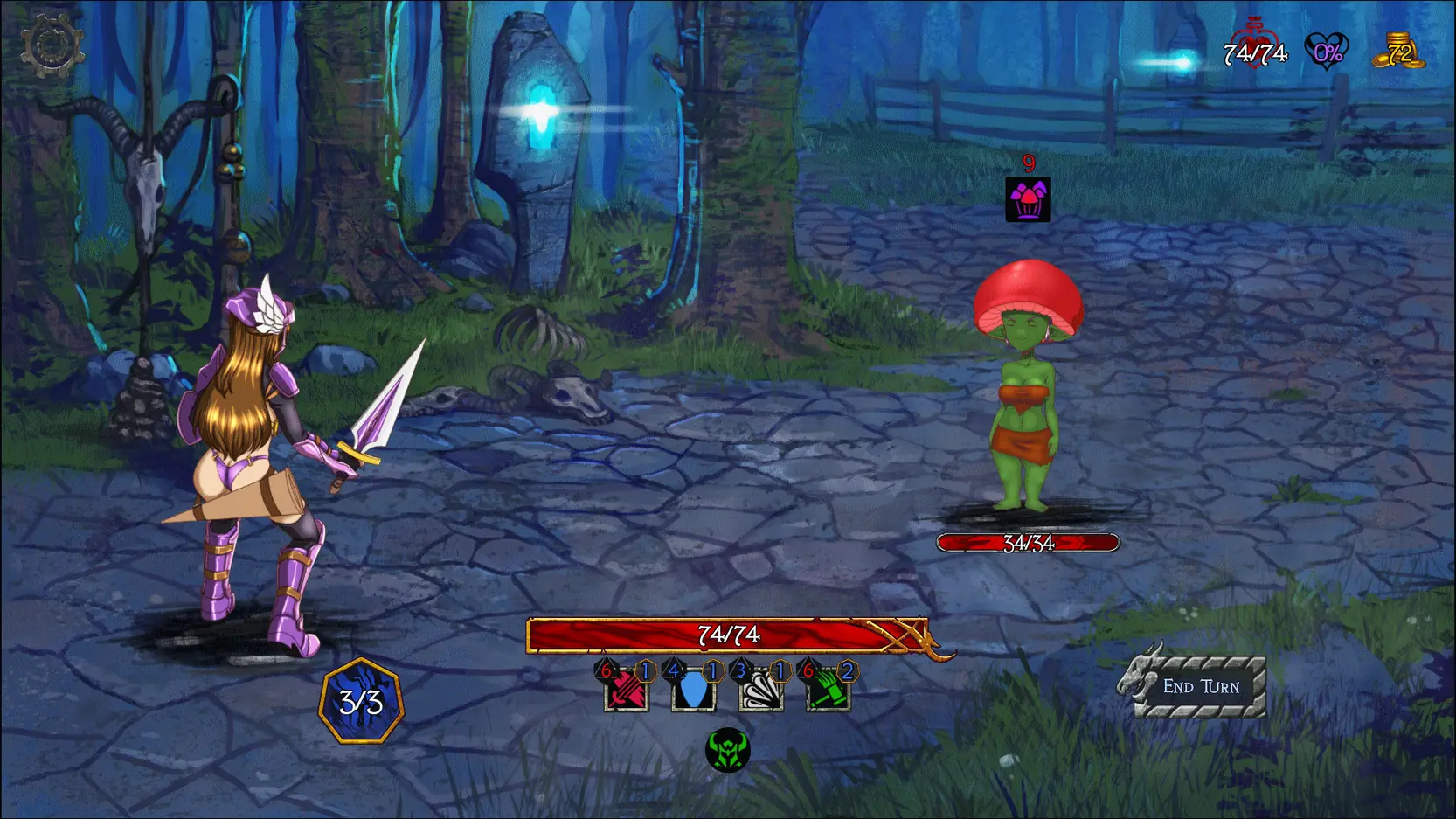Activate the blue shield skill
The width and height of the screenshot is (1456, 819).
point(693,691)
